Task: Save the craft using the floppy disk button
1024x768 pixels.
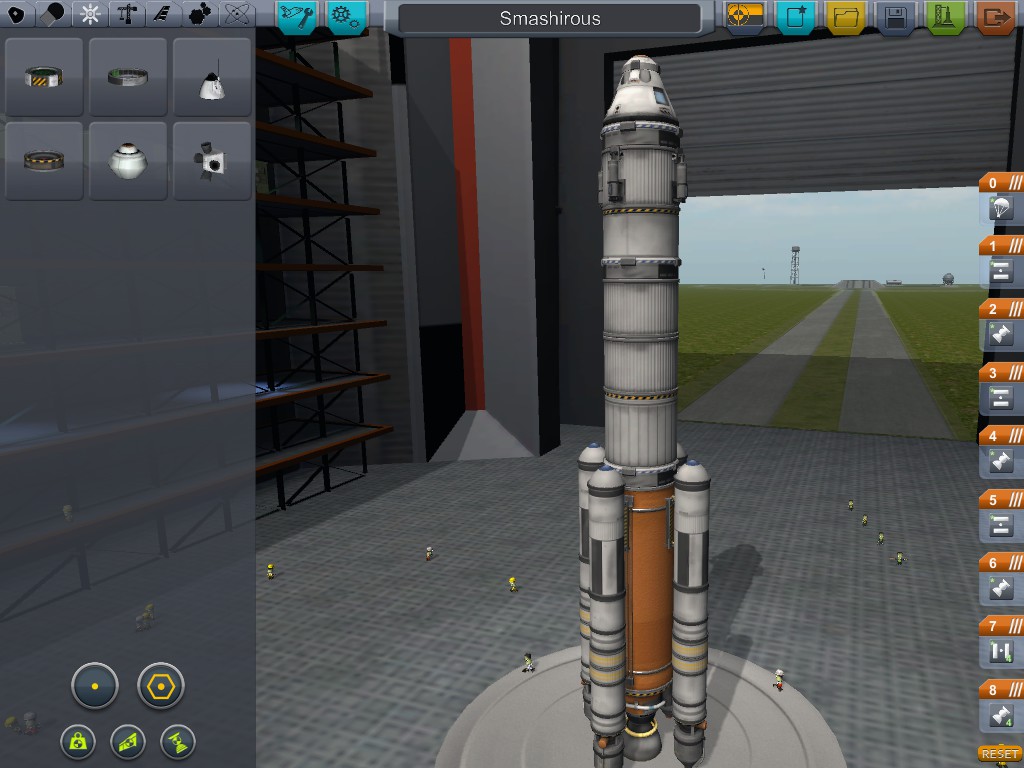Action: pyautogui.click(x=895, y=17)
